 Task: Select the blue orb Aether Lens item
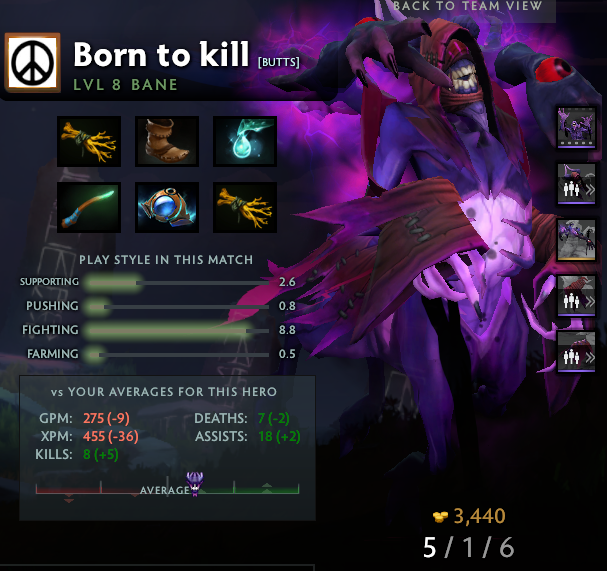click(x=167, y=206)
